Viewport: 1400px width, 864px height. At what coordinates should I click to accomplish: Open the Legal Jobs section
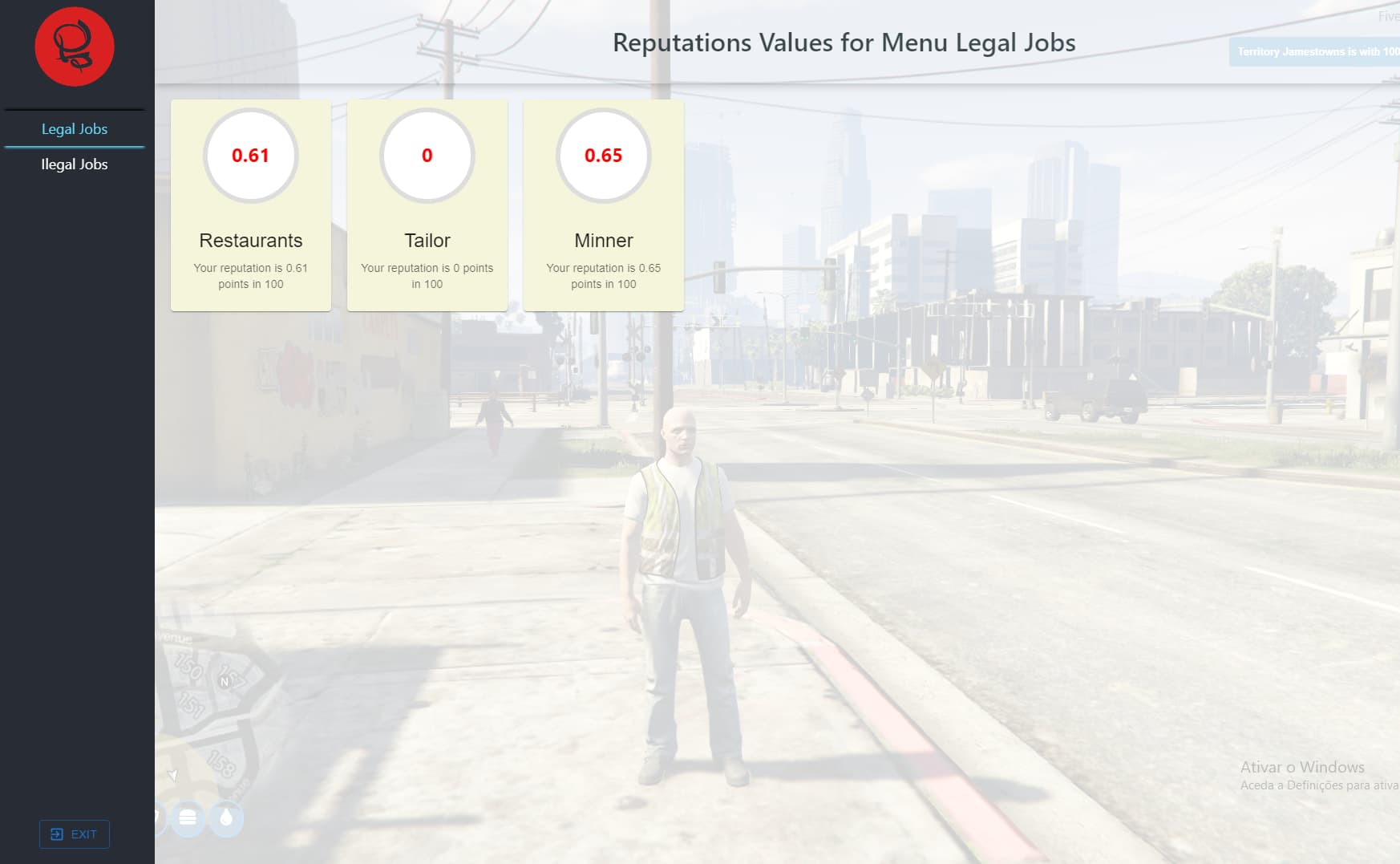click(x=75, y=128)
